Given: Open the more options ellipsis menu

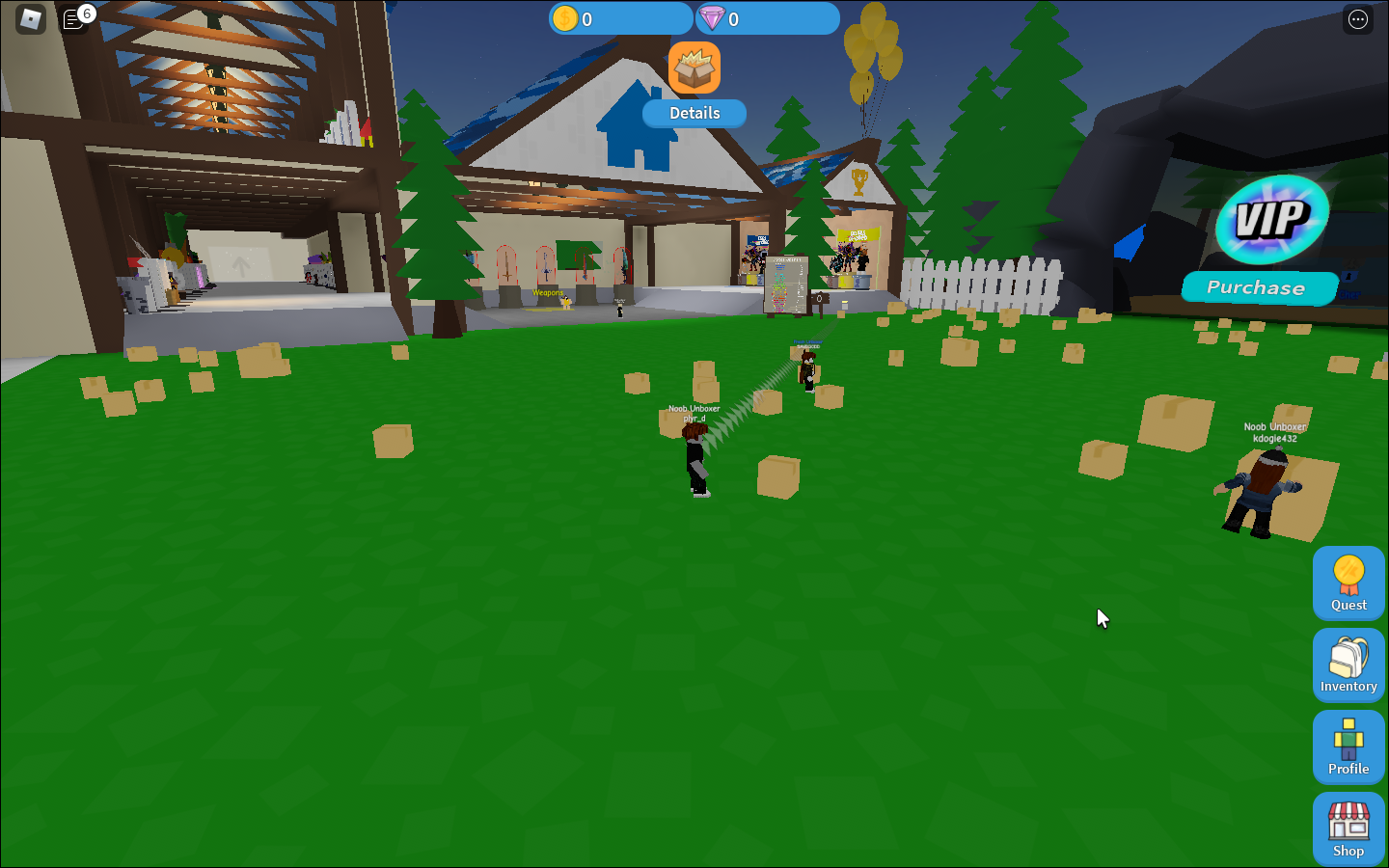Looking at the screenshot, I should pyautogui.click(x=1357, y=18).
